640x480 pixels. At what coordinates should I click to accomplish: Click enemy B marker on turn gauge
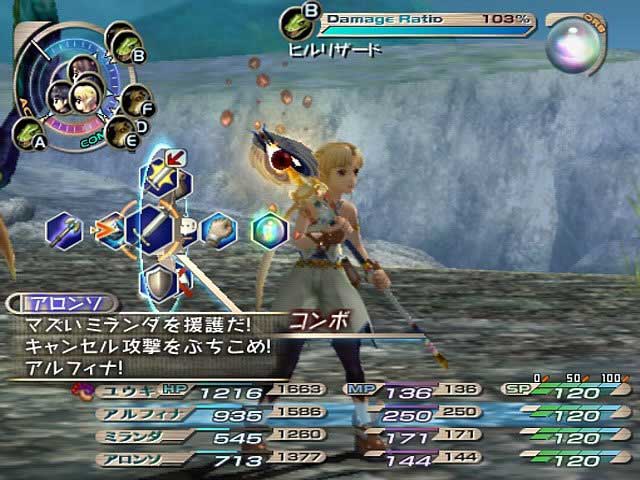[x=129, y=48]
